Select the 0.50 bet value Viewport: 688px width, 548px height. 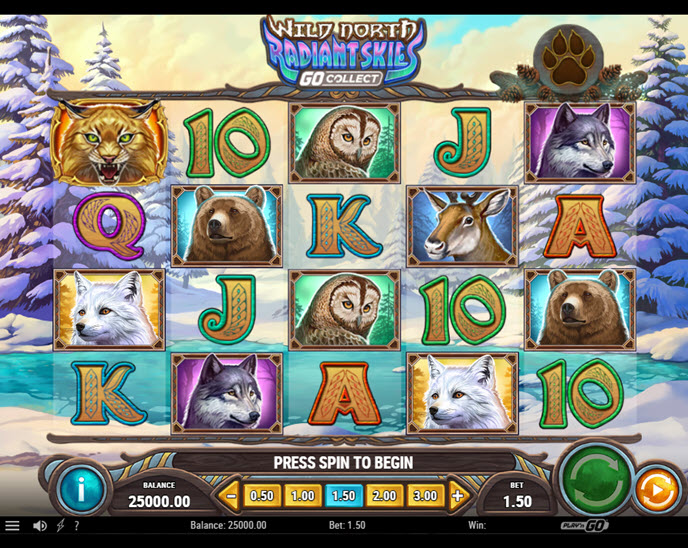pyautogui.click(x=262, y=495)
